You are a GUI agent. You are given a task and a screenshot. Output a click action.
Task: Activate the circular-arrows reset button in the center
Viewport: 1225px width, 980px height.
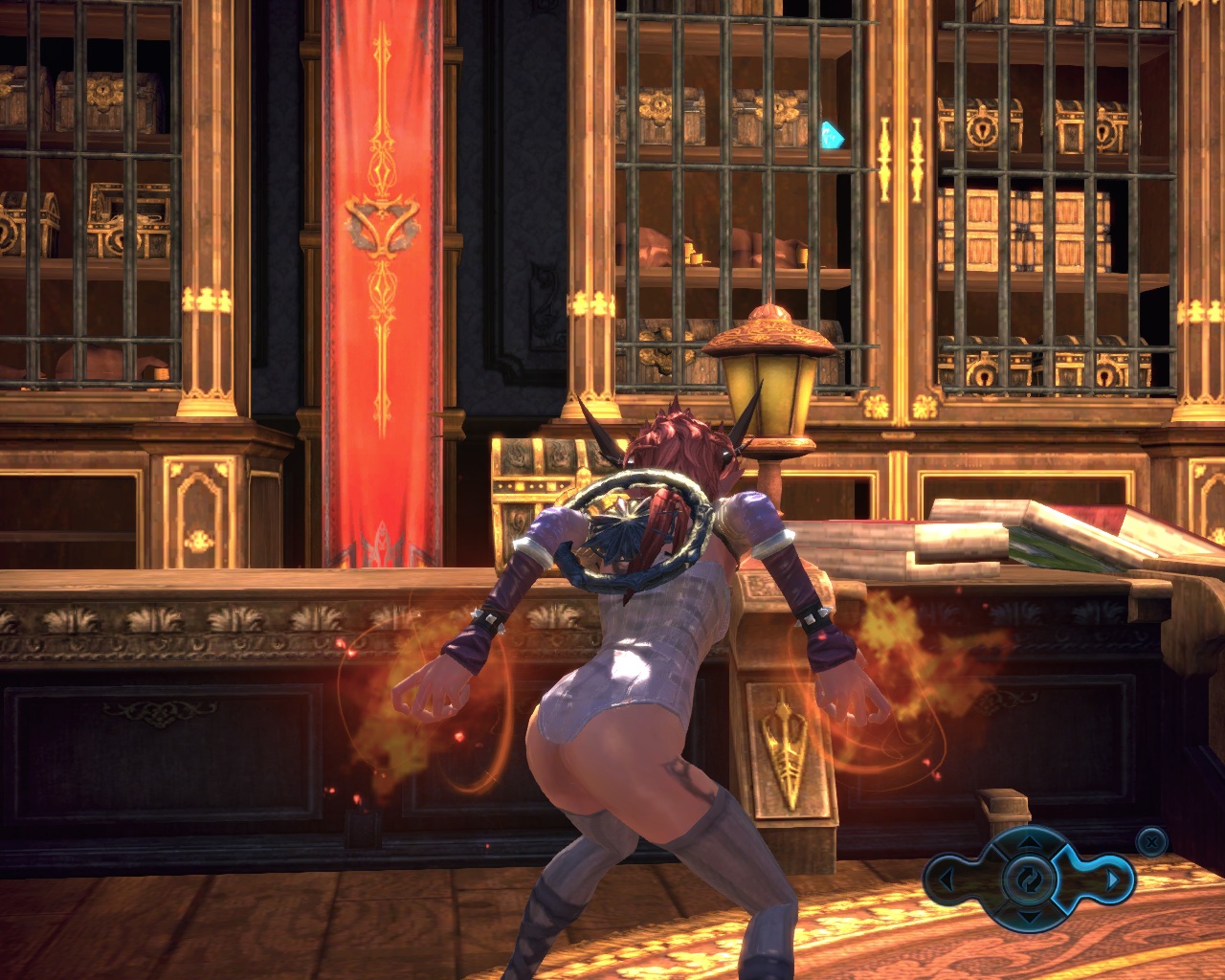click(x=1029, y=879)
